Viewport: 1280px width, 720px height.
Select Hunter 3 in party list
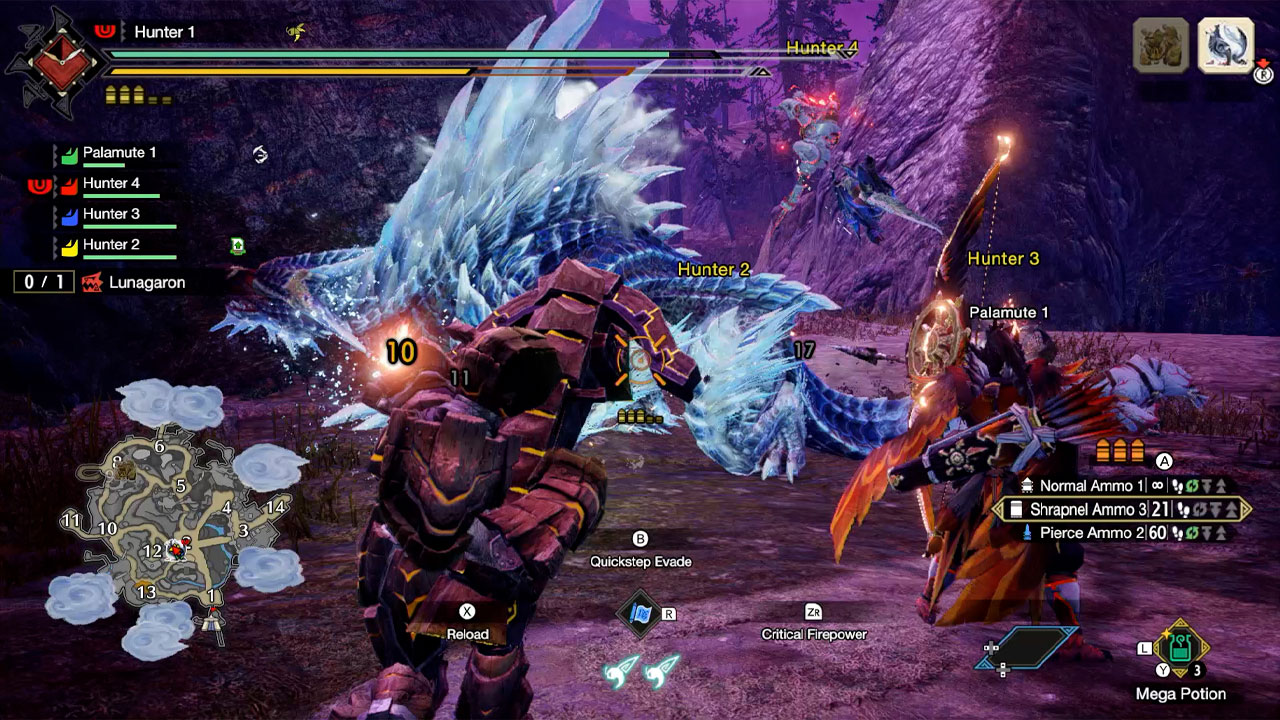[x=111, y=214]
